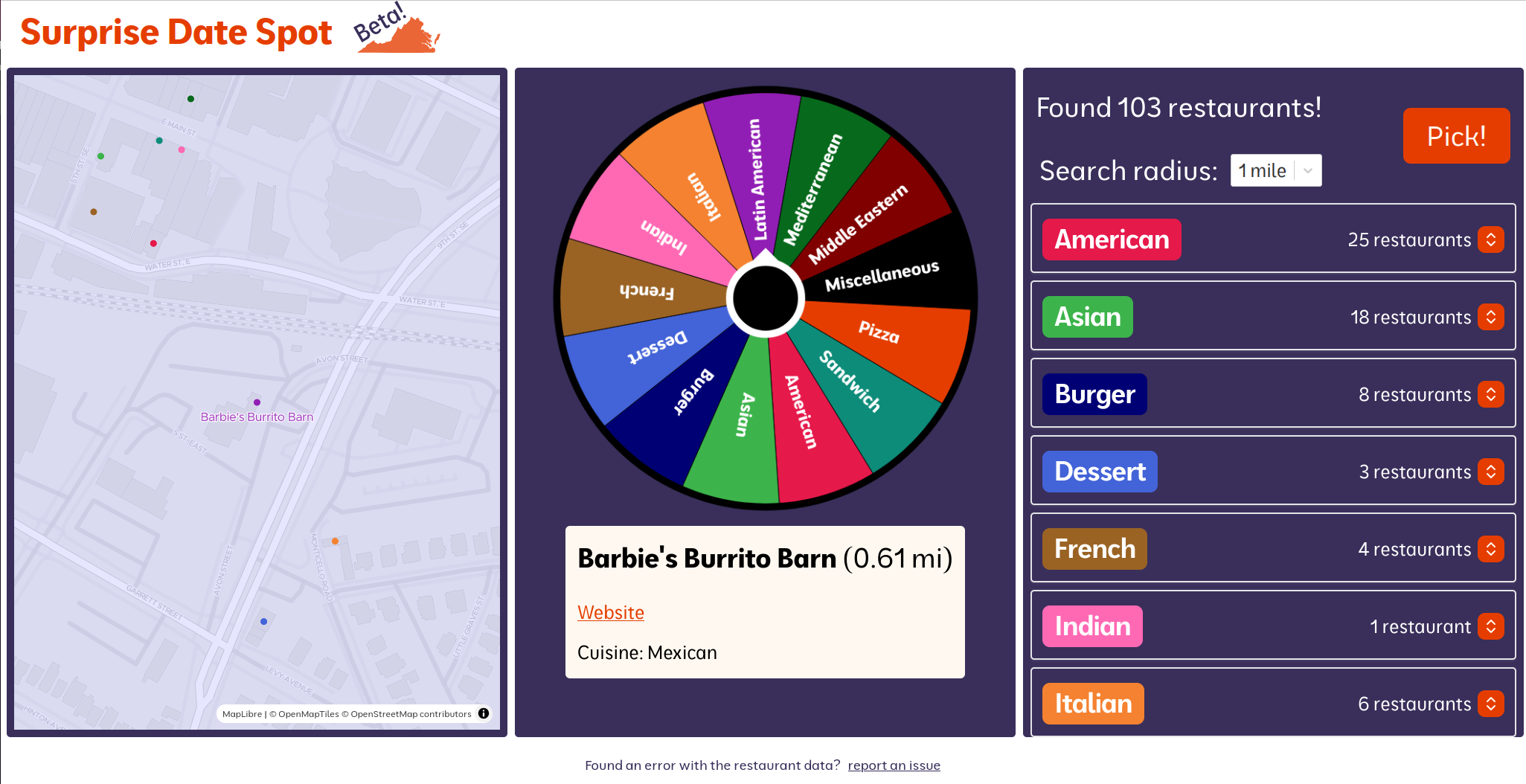Screen dimensions: 1526x784
Task: Click the wheel's black center hub
Action: [764, 298]
